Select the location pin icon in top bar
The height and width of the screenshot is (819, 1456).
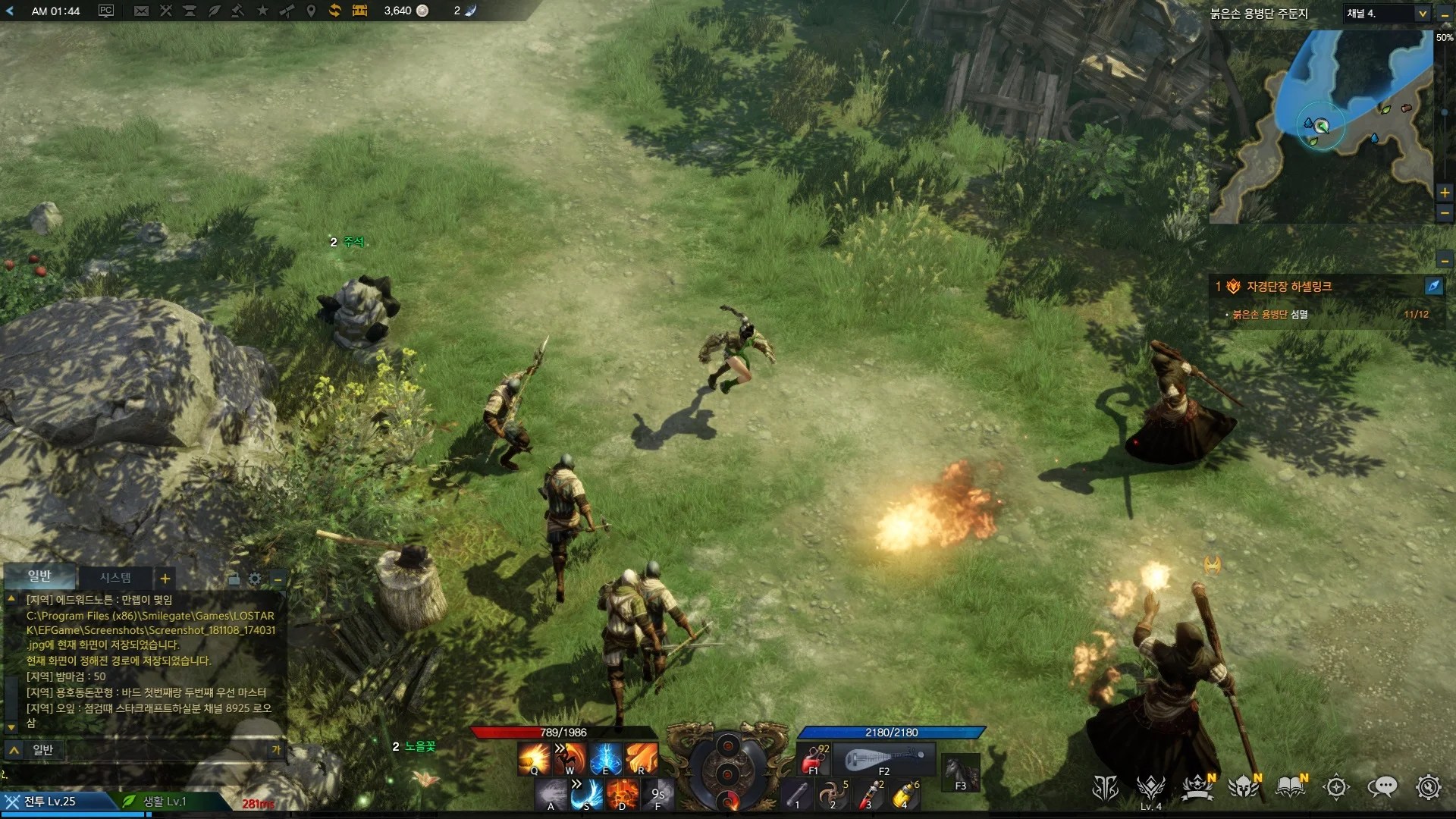(312, 11)
